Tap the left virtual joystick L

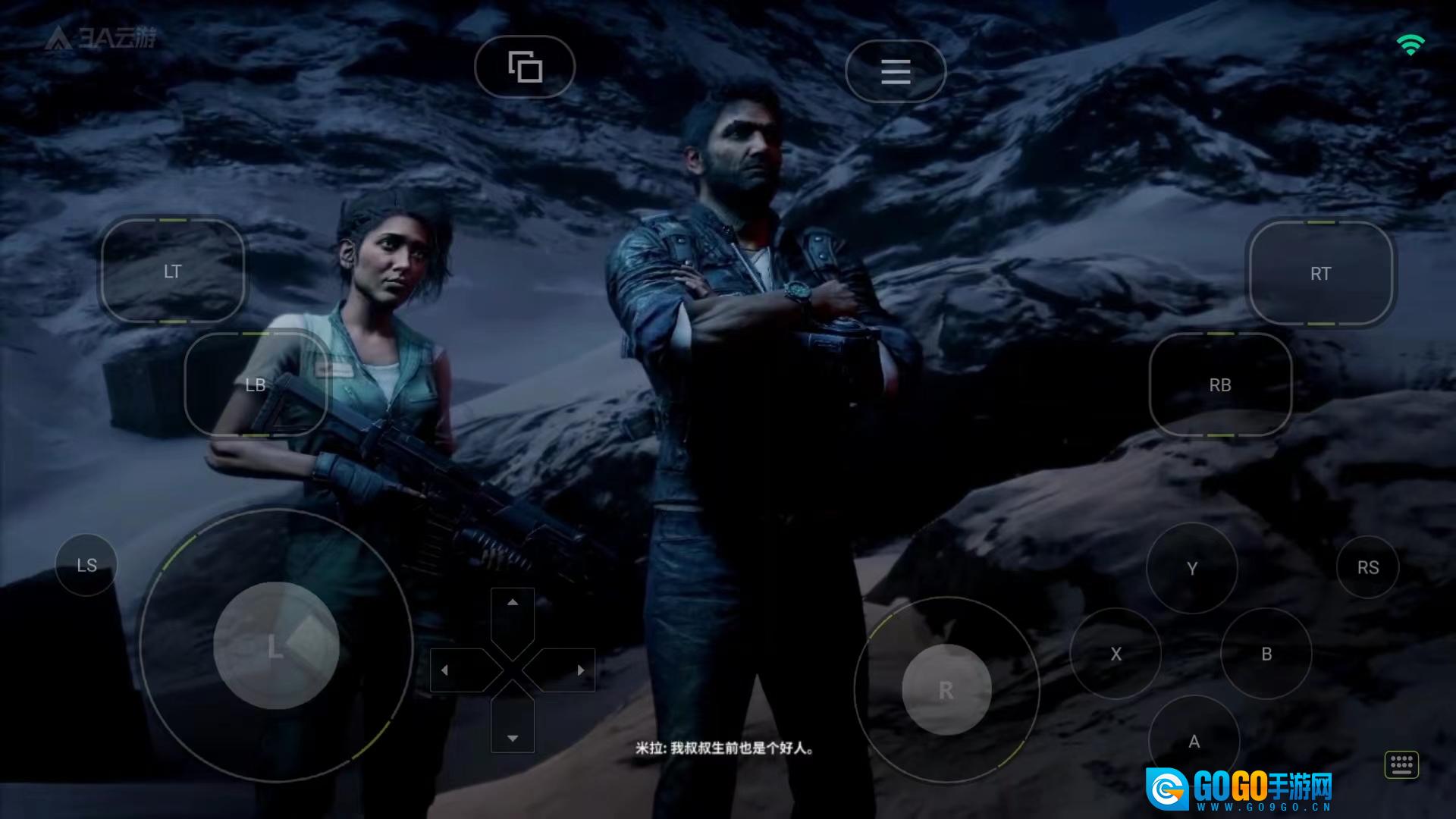[276, 645]
